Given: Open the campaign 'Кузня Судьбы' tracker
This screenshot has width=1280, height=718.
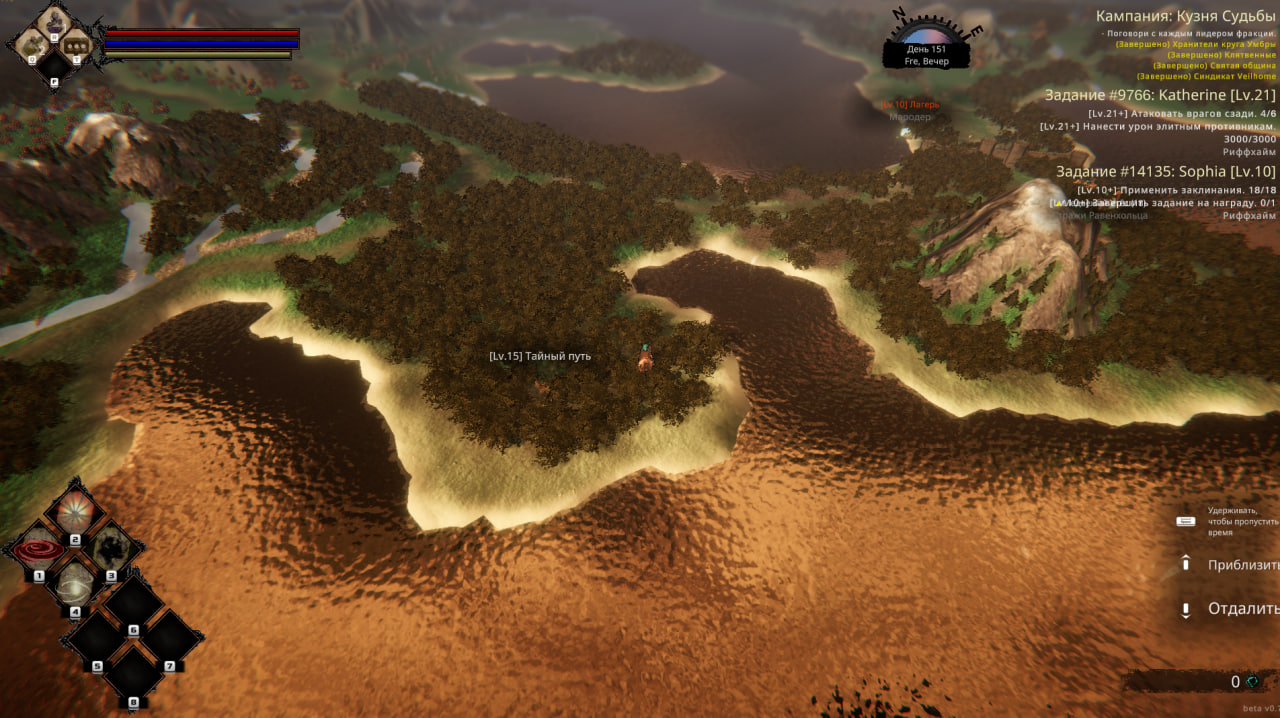Looking at the screenshot, I should (x=1185, y=16).
